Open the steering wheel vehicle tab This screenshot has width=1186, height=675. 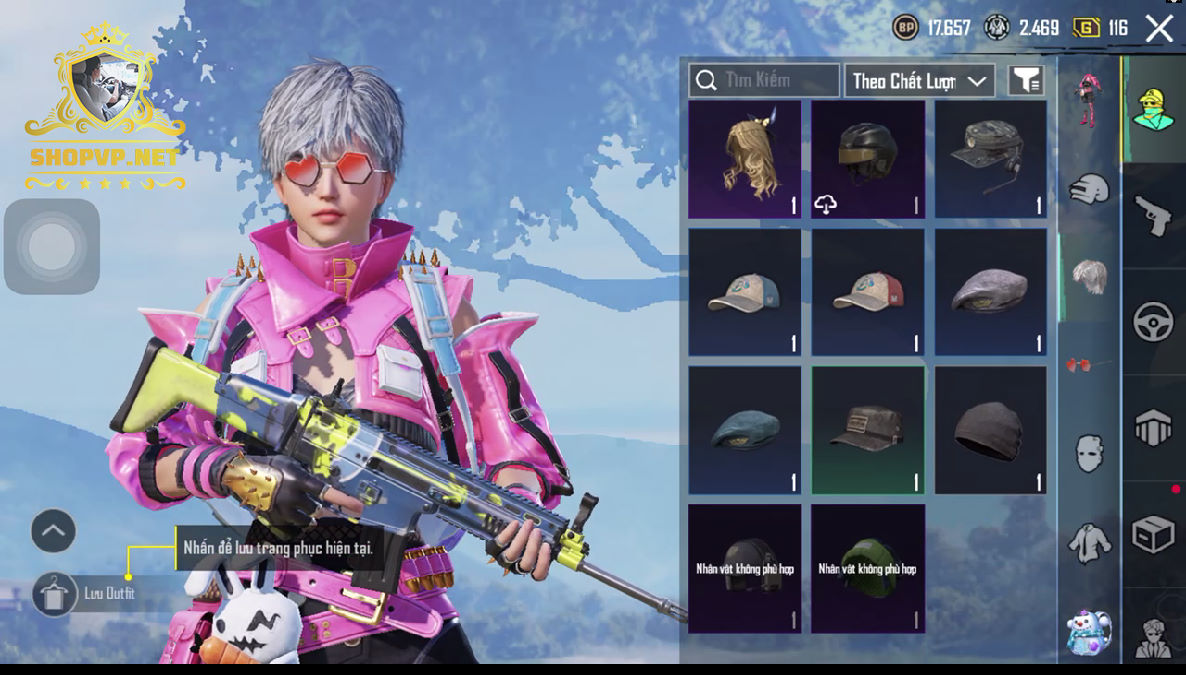(x=1152, y=322)
